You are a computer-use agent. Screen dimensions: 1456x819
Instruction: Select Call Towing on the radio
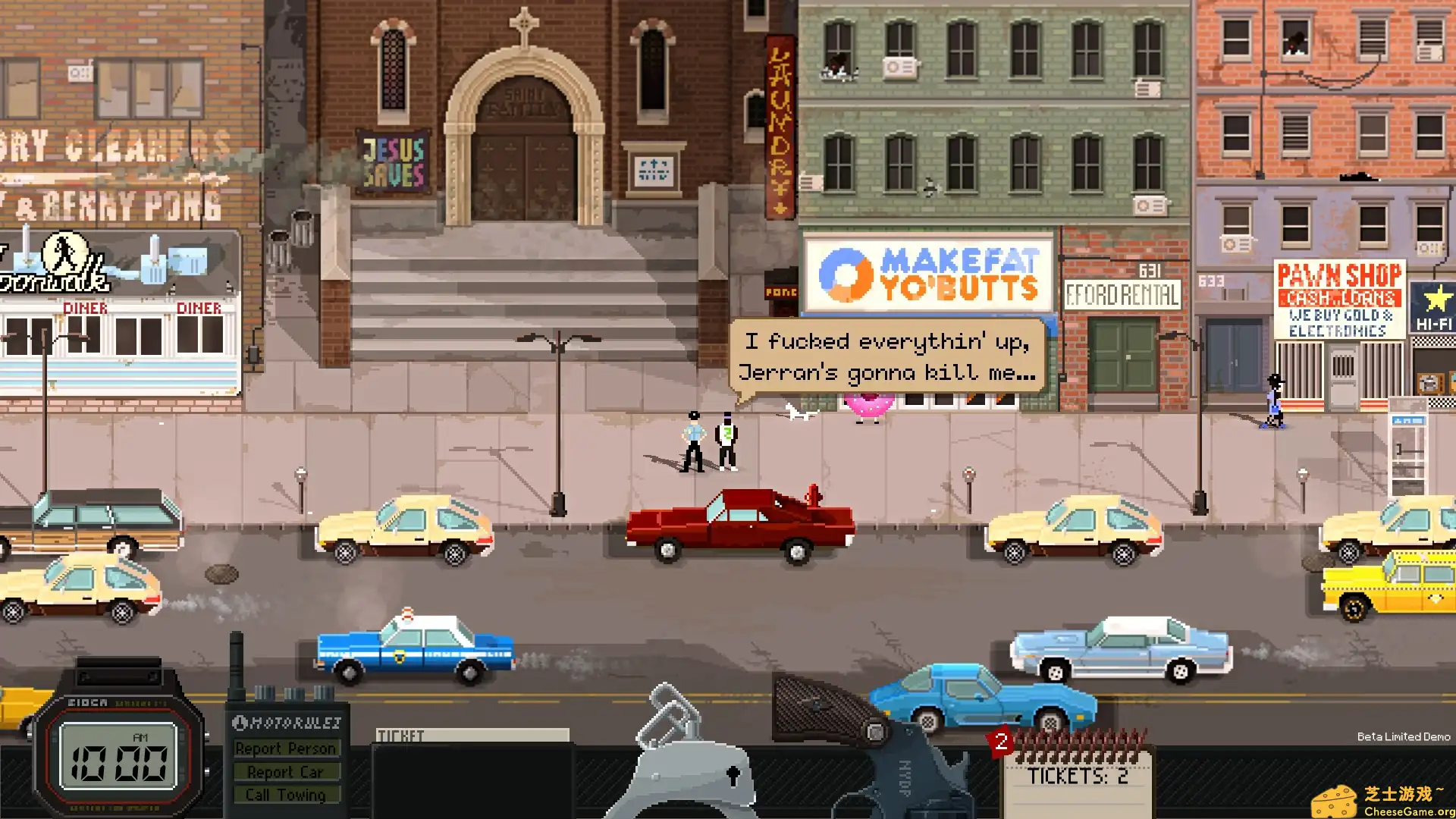tap(287, 794)
